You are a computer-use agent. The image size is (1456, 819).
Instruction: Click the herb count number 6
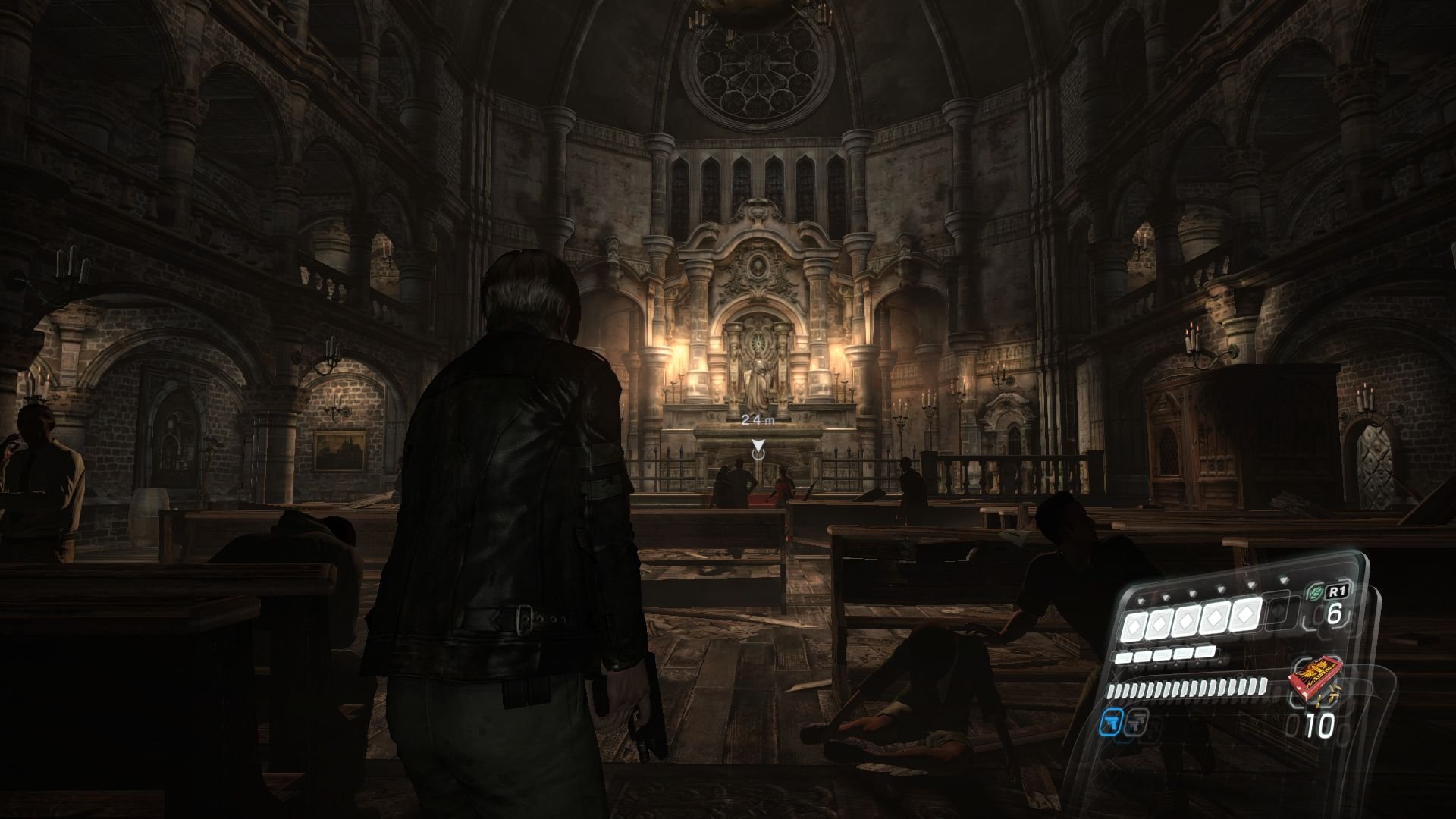tap(1335, 613)
